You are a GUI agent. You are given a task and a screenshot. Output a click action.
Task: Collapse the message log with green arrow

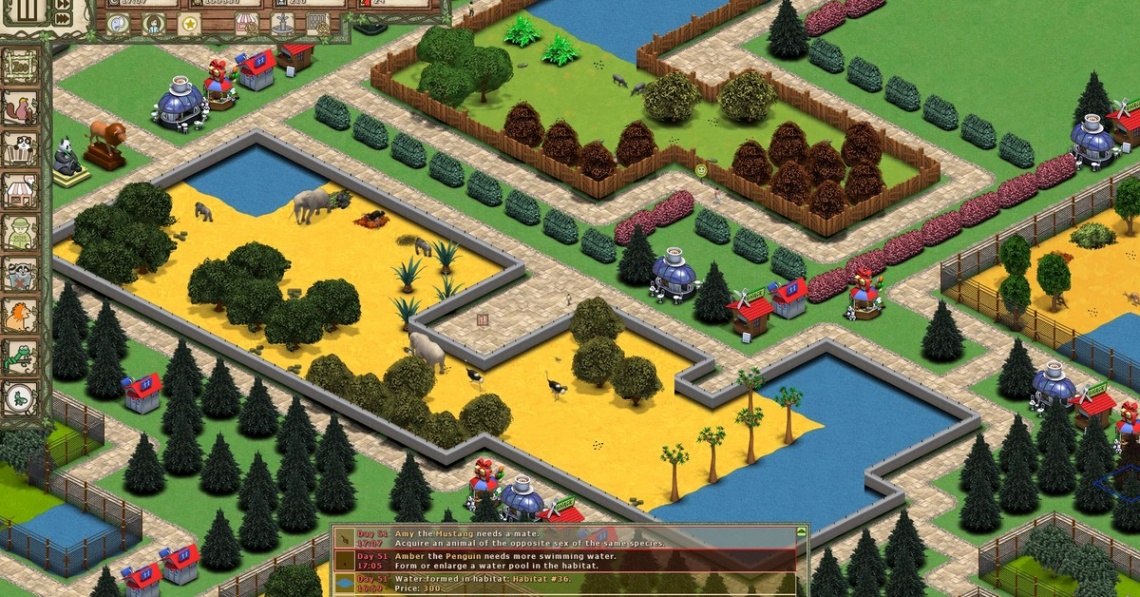tap(801, 532)
